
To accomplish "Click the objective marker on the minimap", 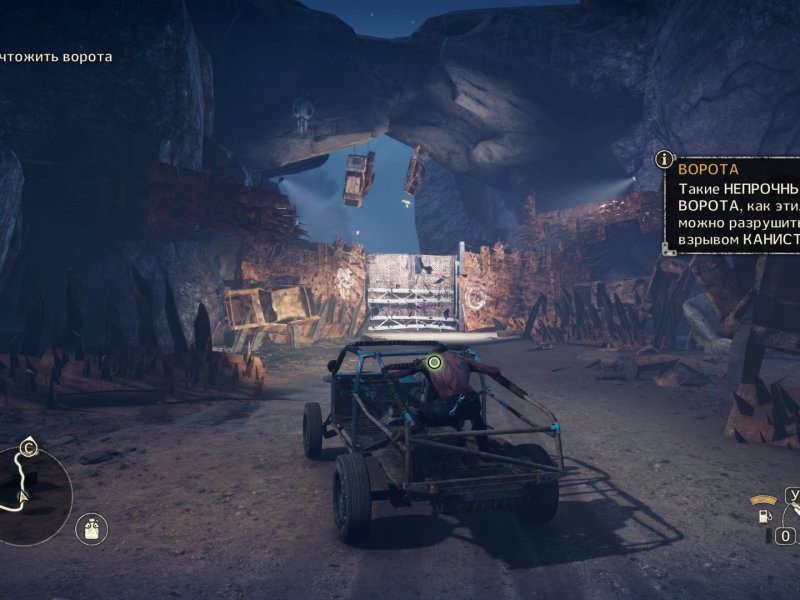I will (x=30, y=448).
